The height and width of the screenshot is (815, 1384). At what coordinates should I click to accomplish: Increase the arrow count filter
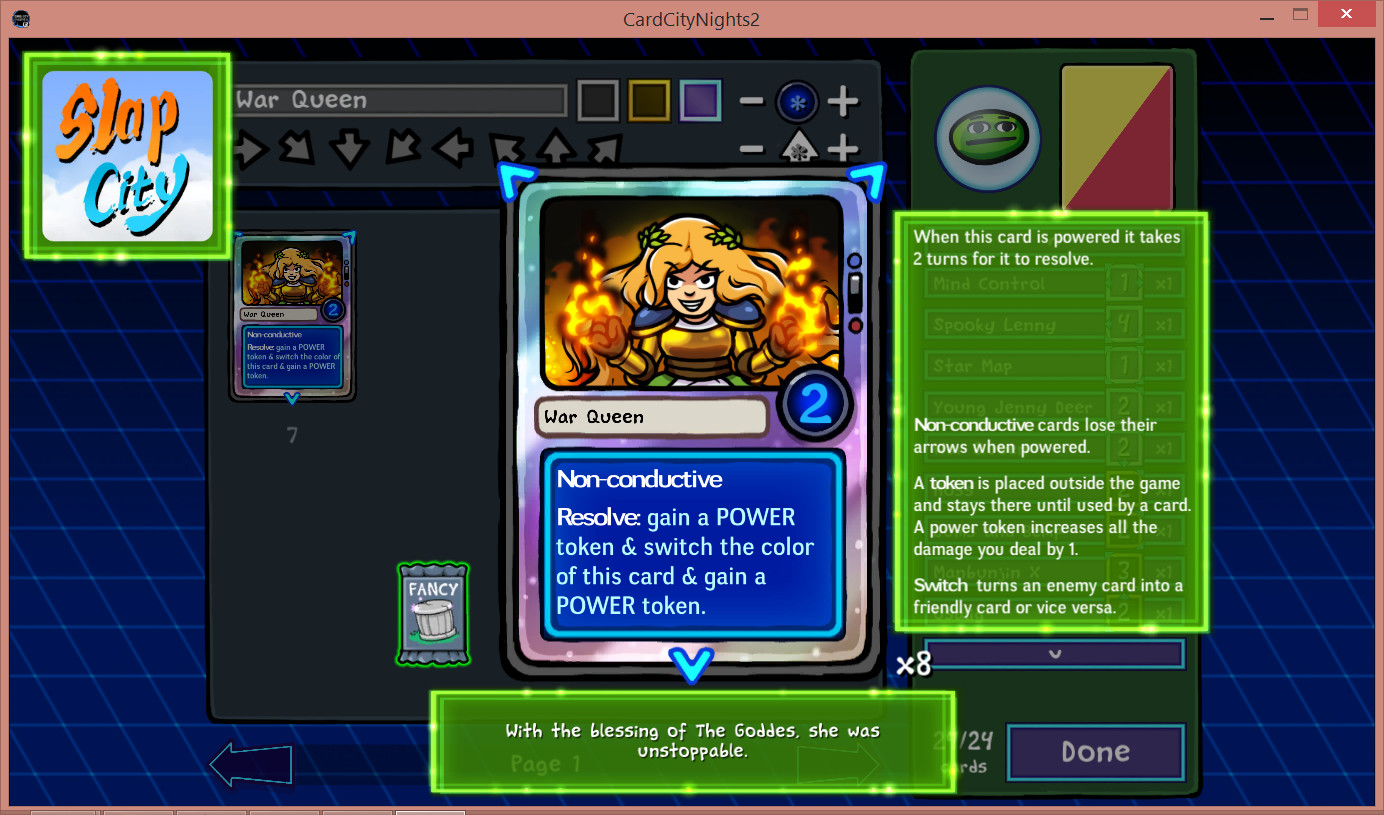843,149
